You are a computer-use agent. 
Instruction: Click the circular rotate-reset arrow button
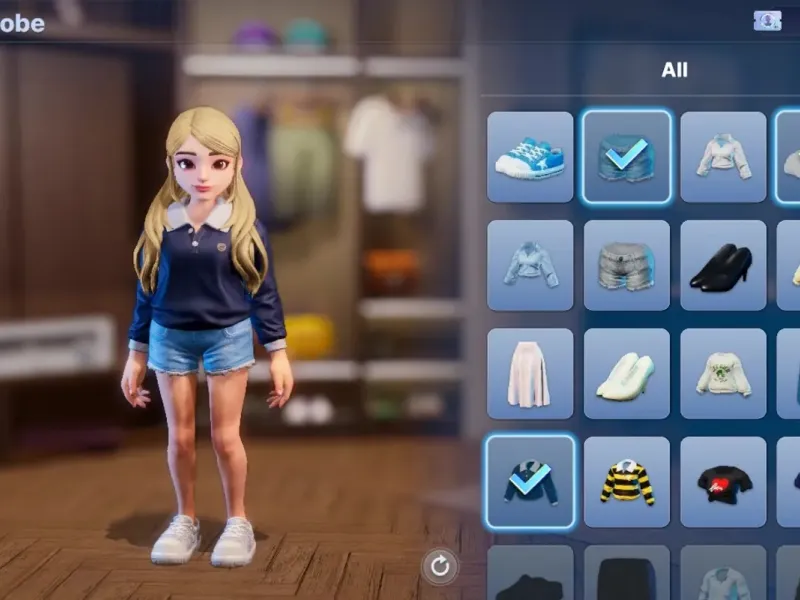coord(439,567)
